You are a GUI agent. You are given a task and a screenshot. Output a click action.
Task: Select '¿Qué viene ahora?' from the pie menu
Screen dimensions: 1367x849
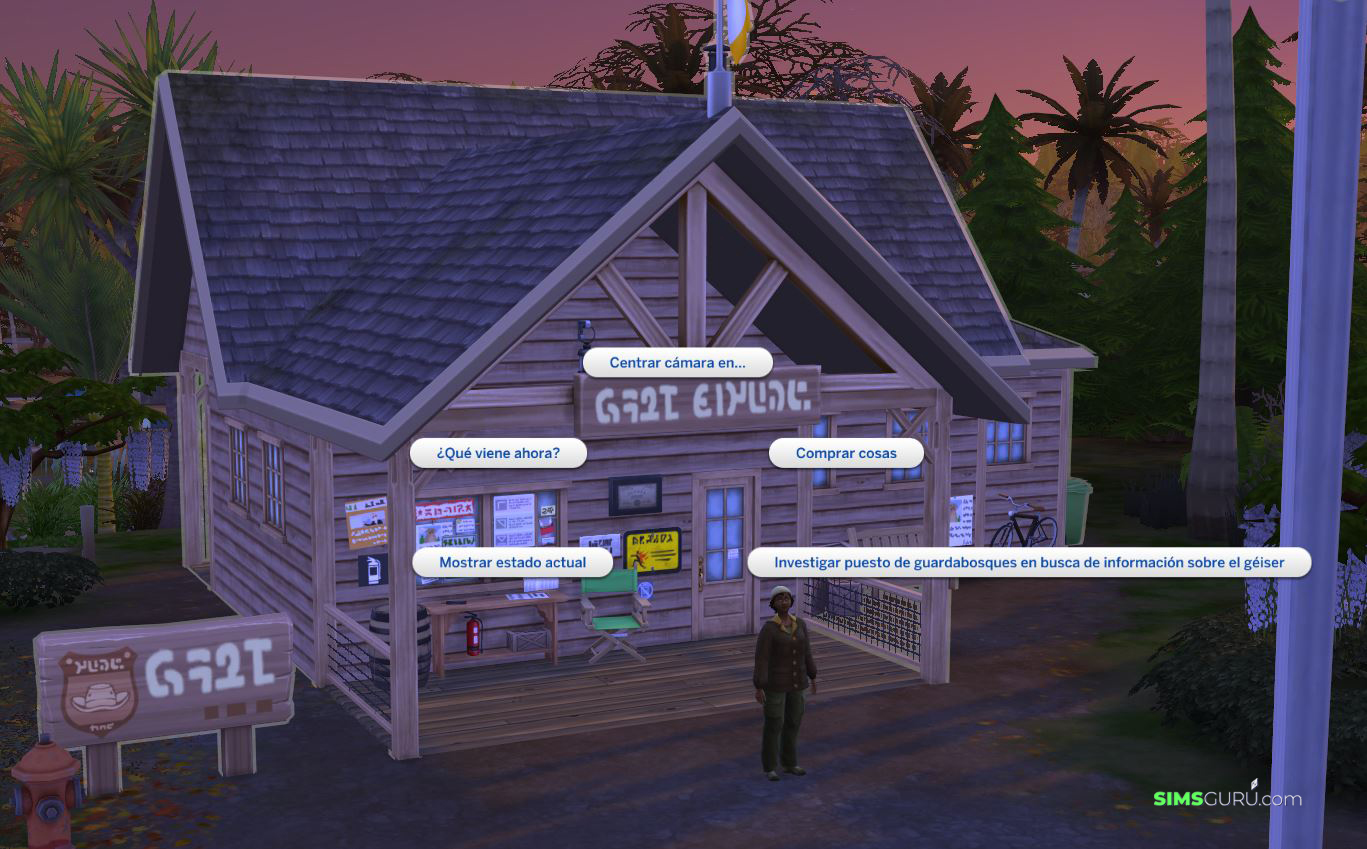click(498, 453)
